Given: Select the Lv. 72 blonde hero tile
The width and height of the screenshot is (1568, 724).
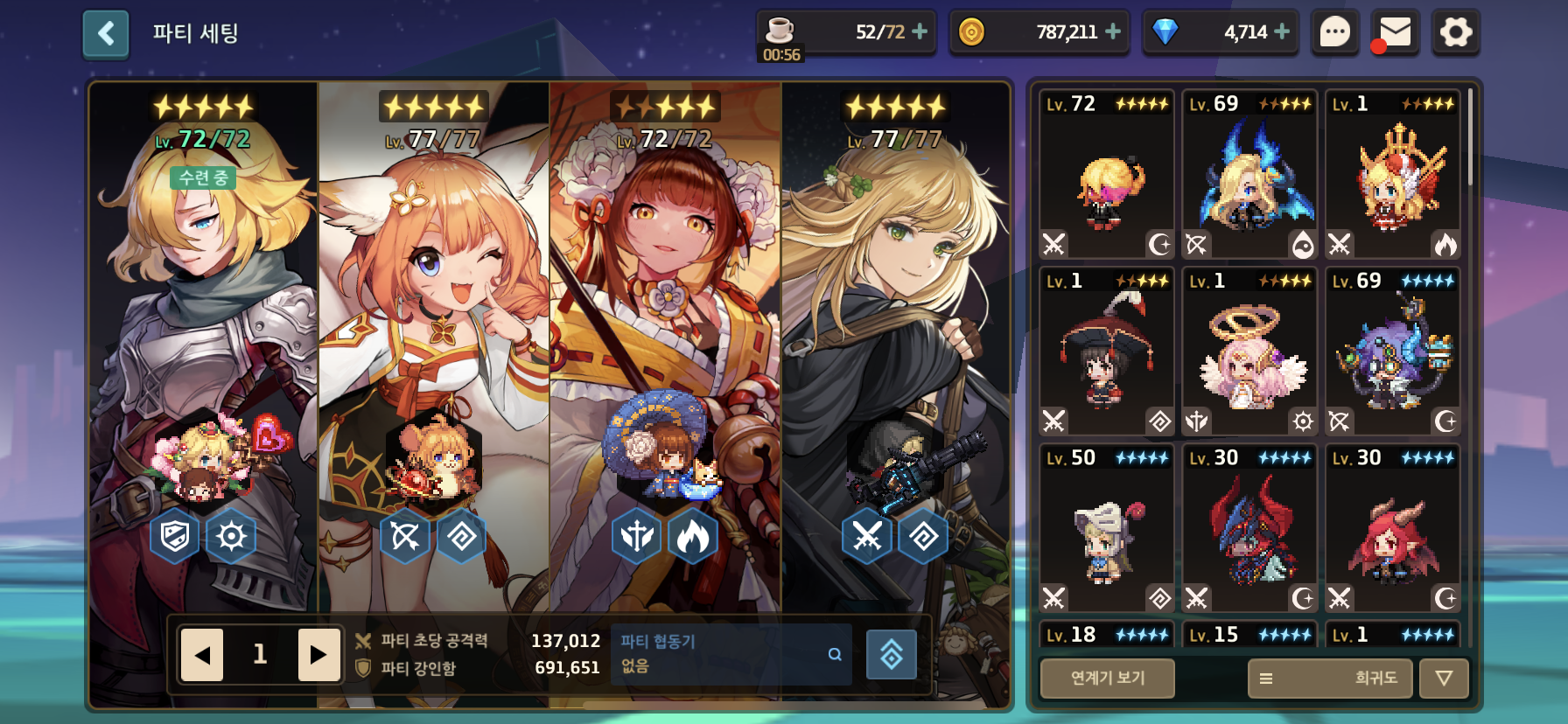Looking at the screenshot, I should coord(1107,175).
